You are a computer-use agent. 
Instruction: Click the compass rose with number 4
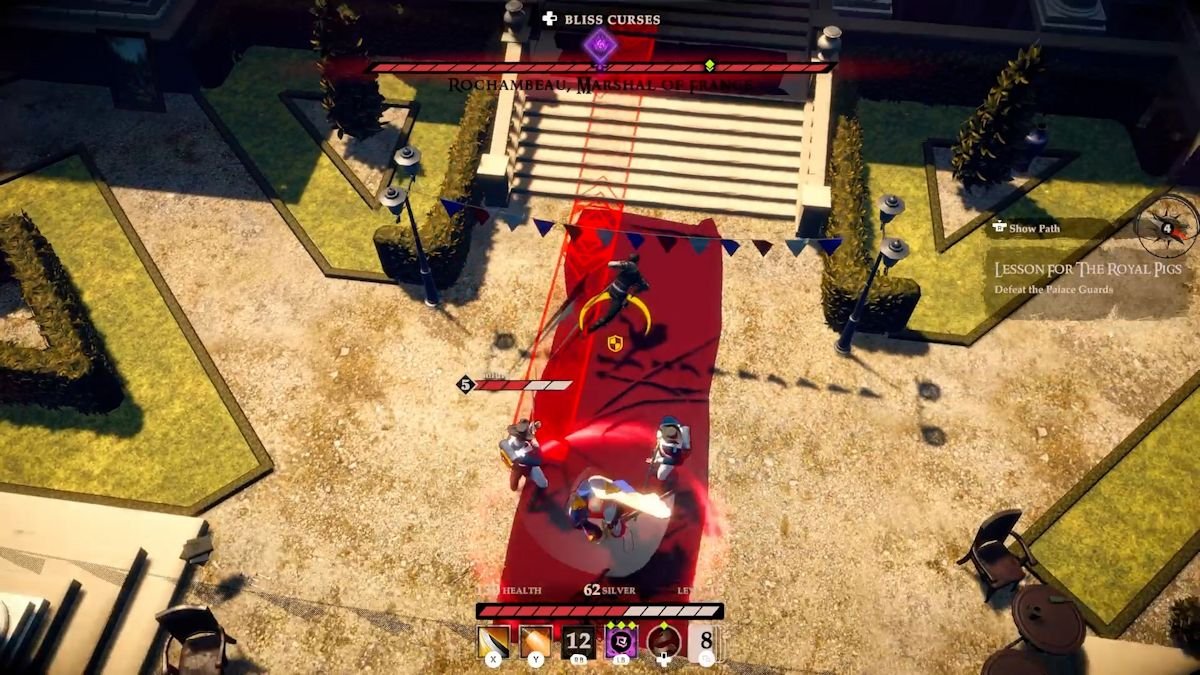coord(1167,227)
